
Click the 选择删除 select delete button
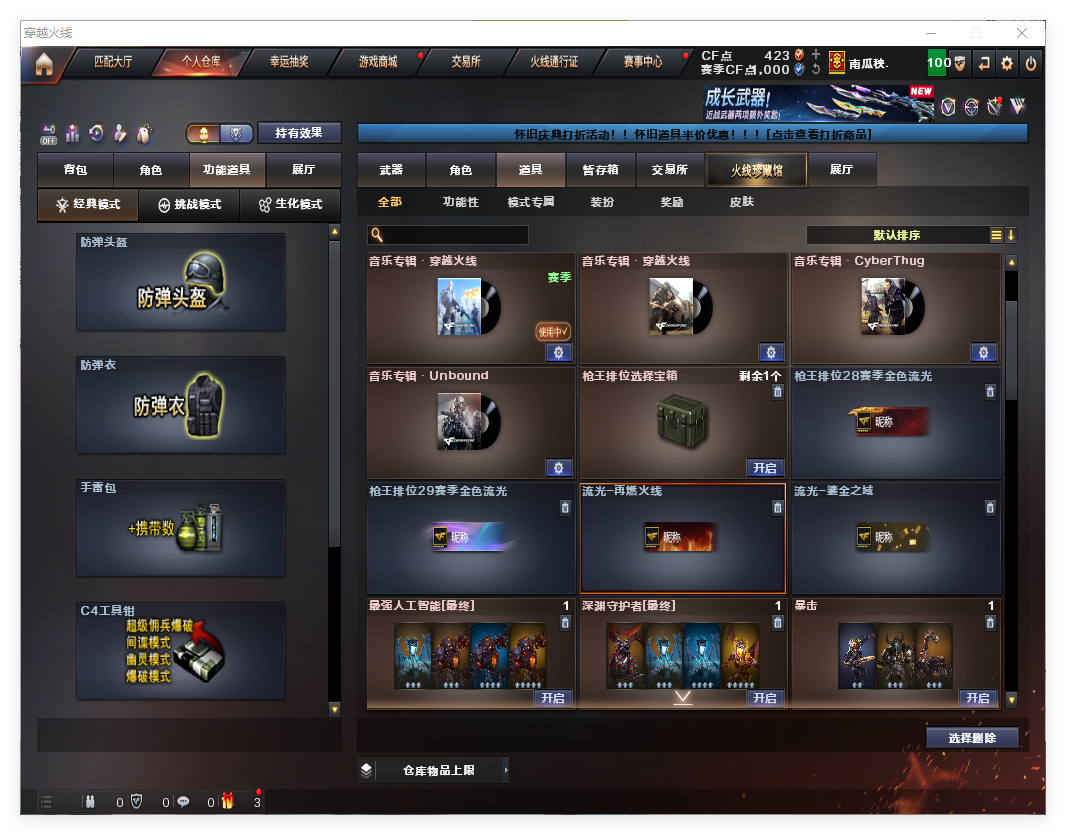click(x=972, y=738)
